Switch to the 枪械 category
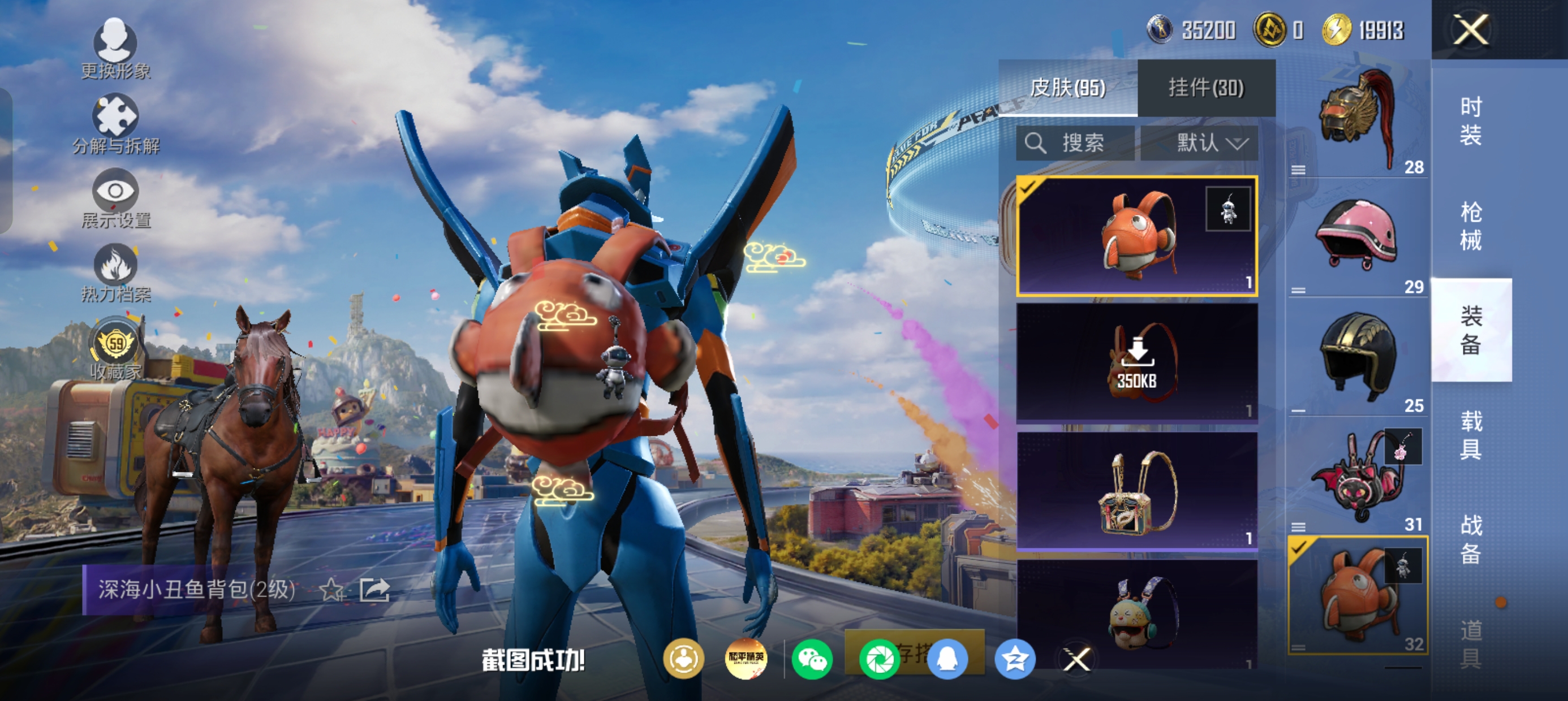 [x=1471, y=226]
